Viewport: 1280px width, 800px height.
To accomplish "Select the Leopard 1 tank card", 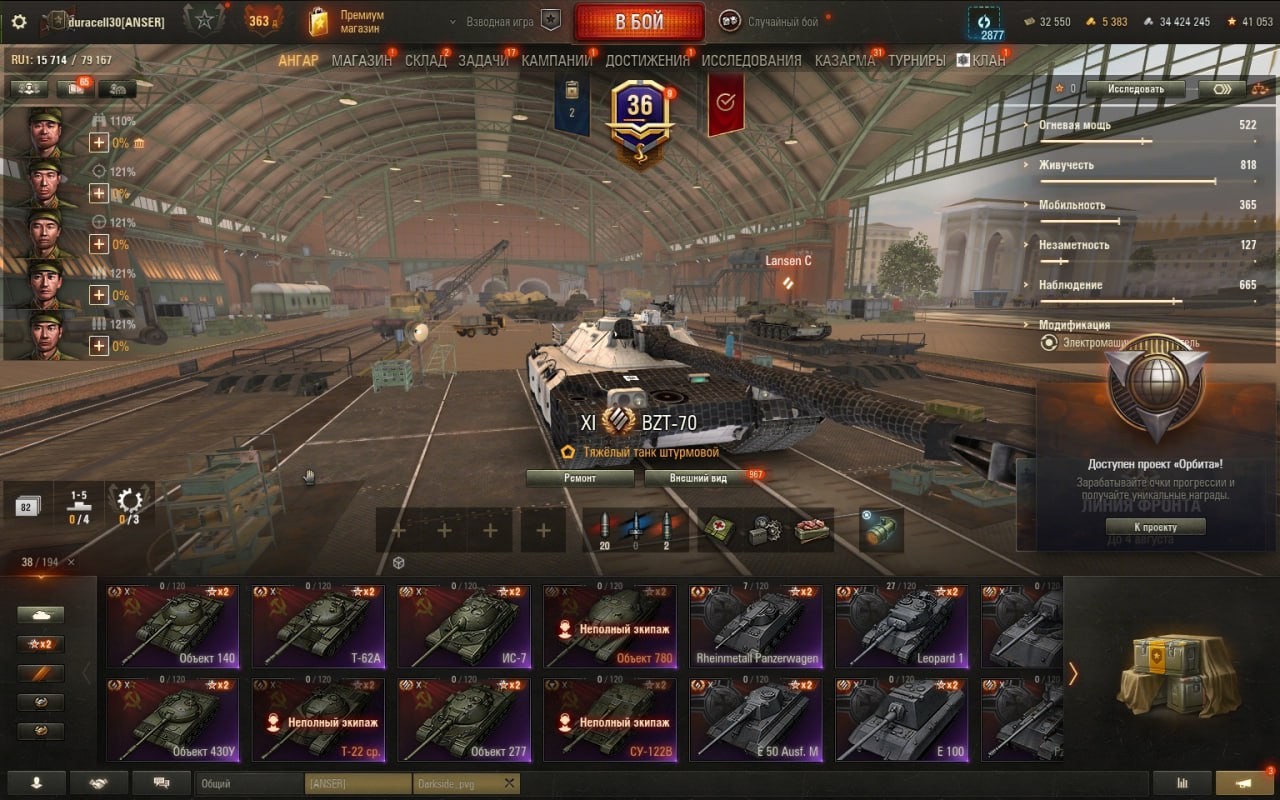I will pyautogui.click(x=901, y=626).
